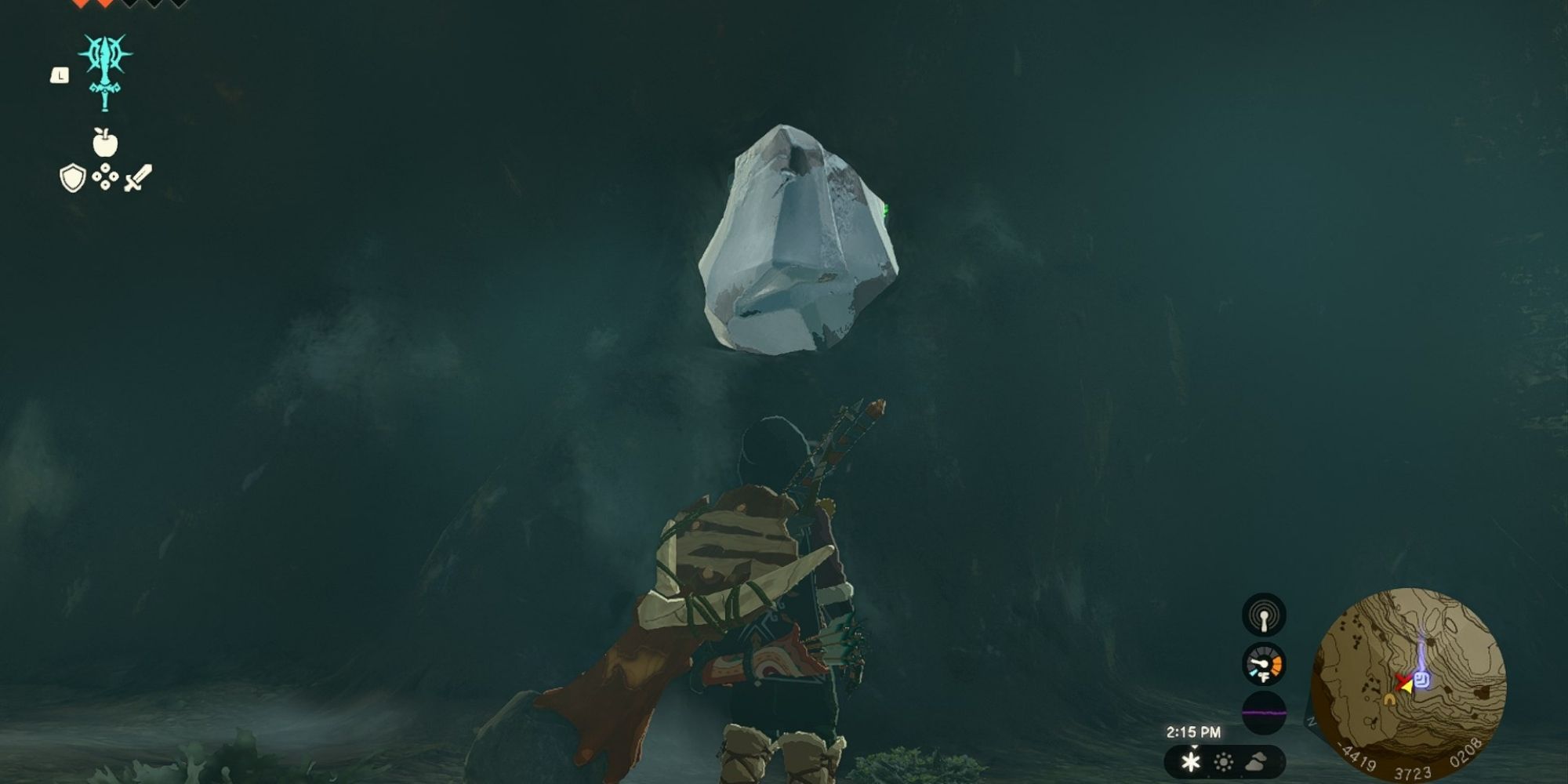The width and height of the screenshot is (1568, 784).
Task: Open the minimap compass N marker
Action: click(x=1310, y=724)
